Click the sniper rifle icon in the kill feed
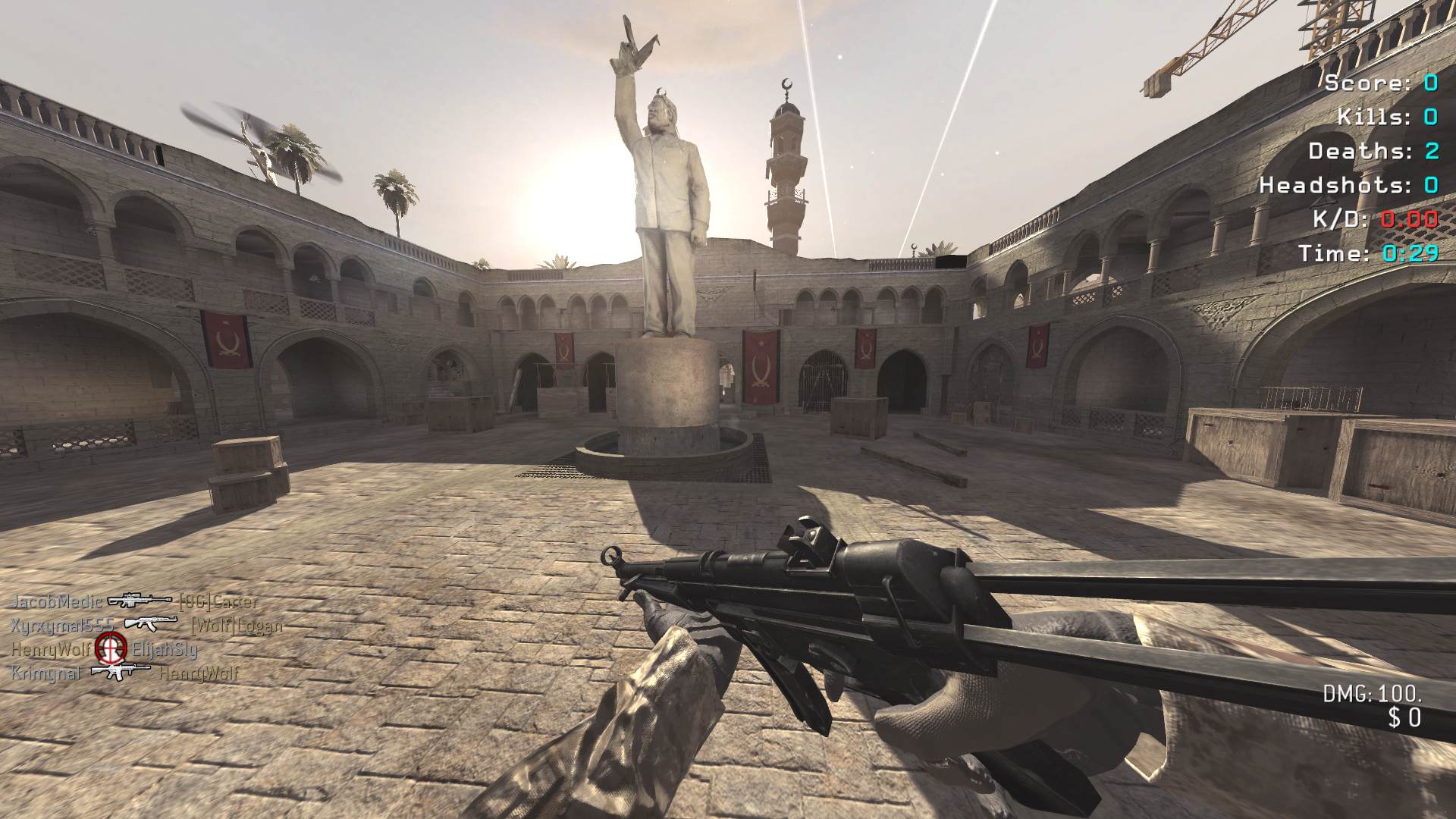This screenshot has height=819, width=1456. [x=140, y=601]
